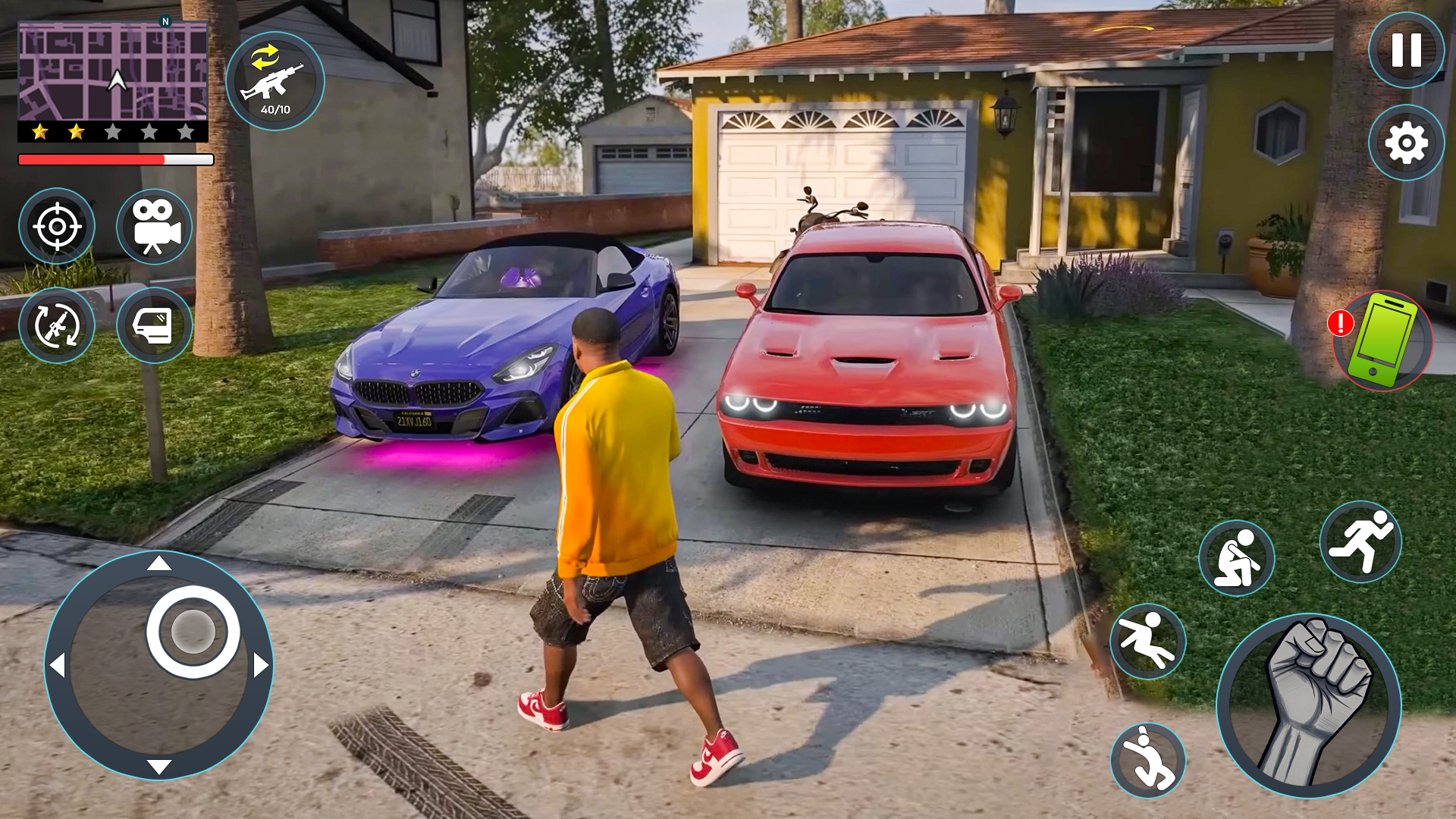
Task: Move forward with joystick up arrow
Action: coord(158,563)
